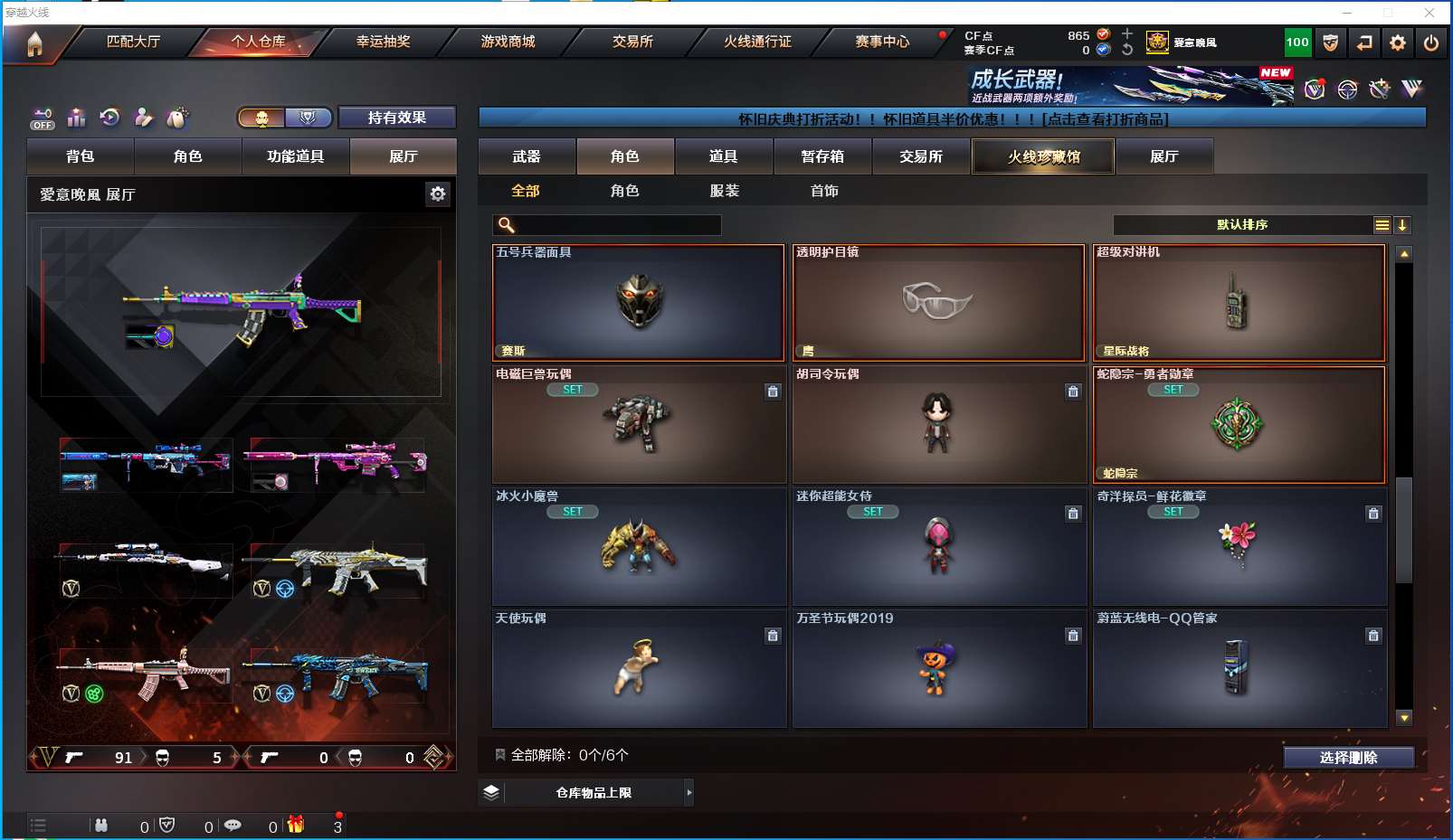Open the 默认排序 sort dropdown

click(1242, 225)
